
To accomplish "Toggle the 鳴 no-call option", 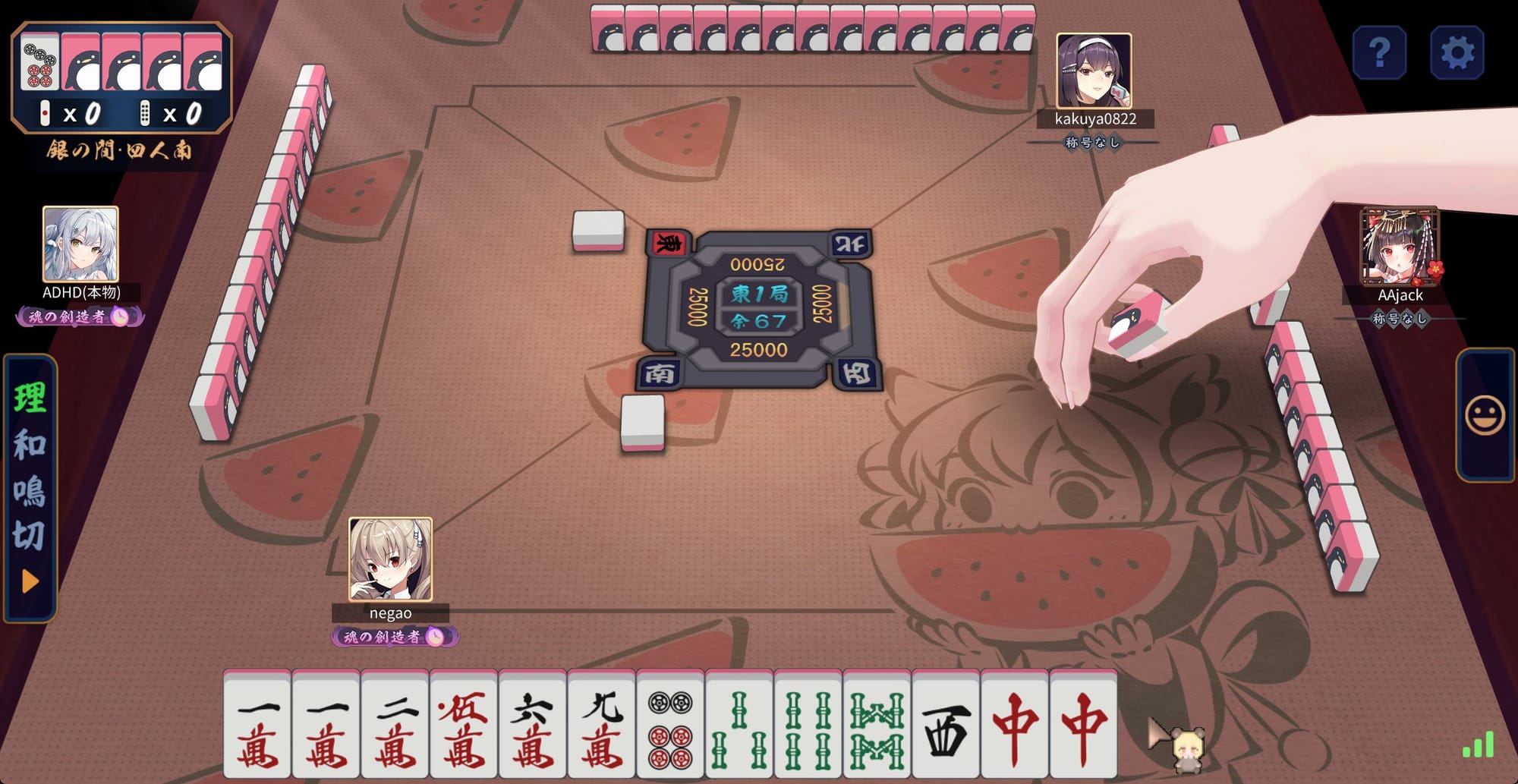I will [x=30, y=491].
